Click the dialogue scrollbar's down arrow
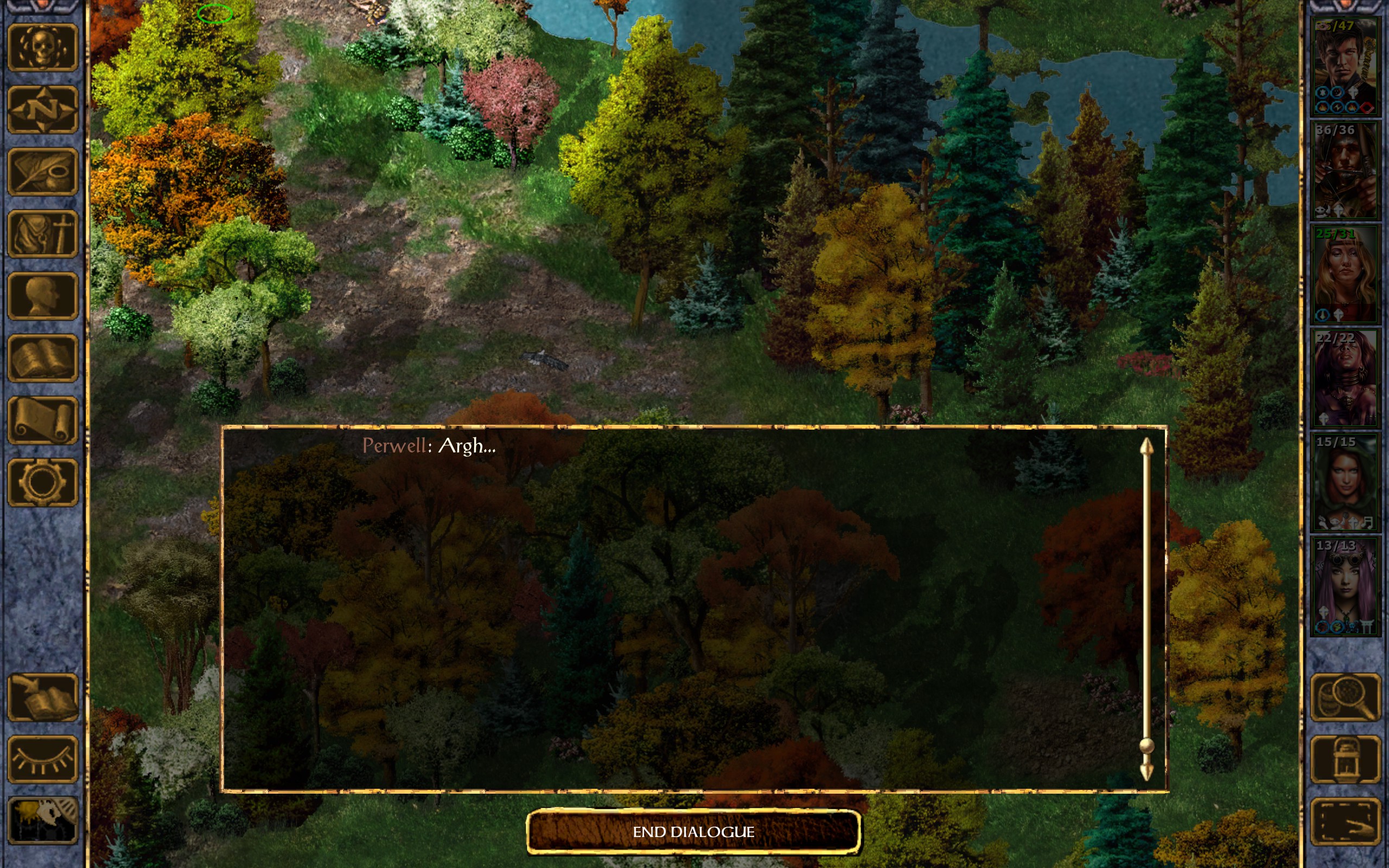The height and width of the screenshot is (868, 1389). tap(1146, 771)
